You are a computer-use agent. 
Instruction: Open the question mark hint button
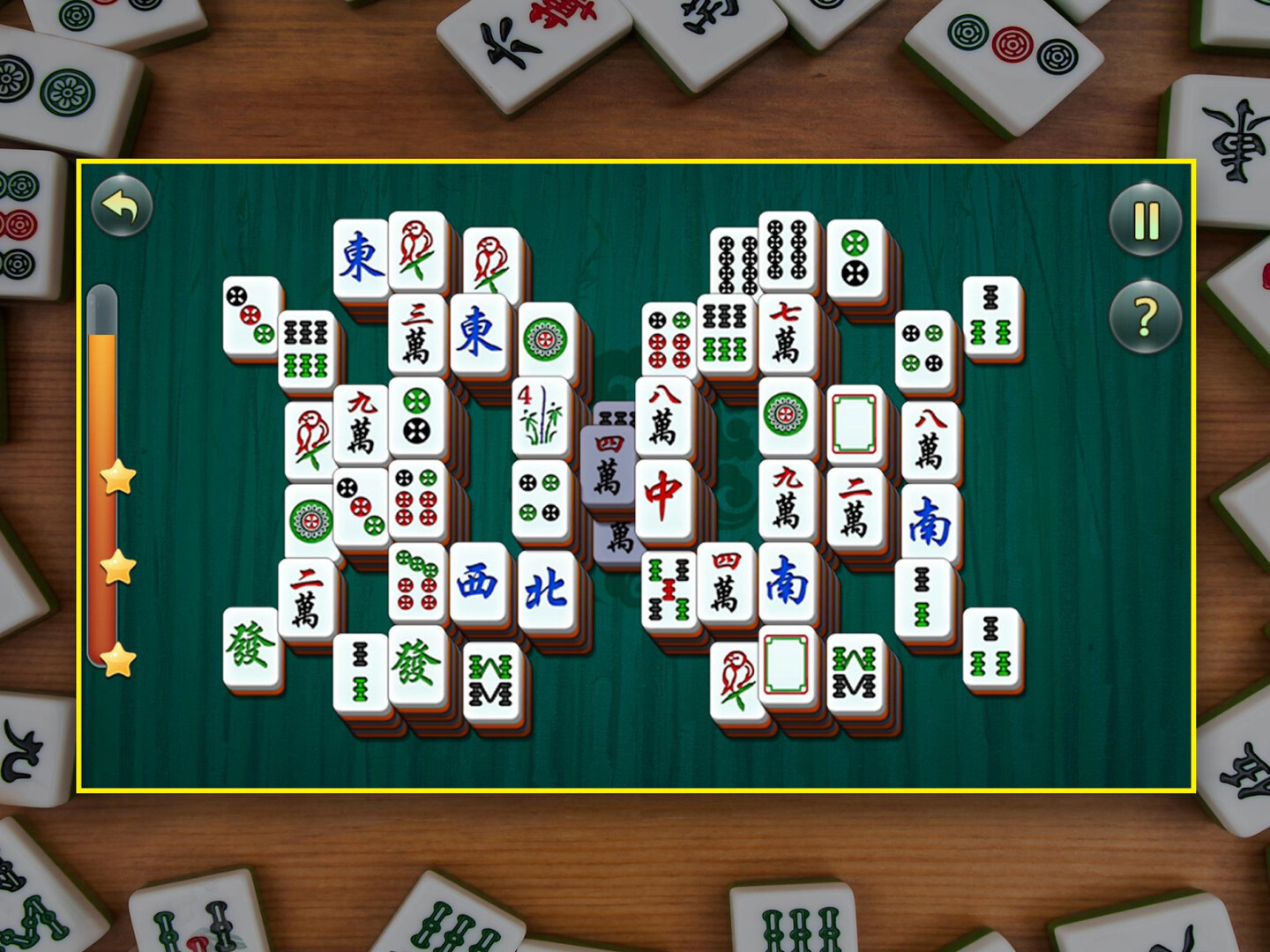coord(1146,316)
